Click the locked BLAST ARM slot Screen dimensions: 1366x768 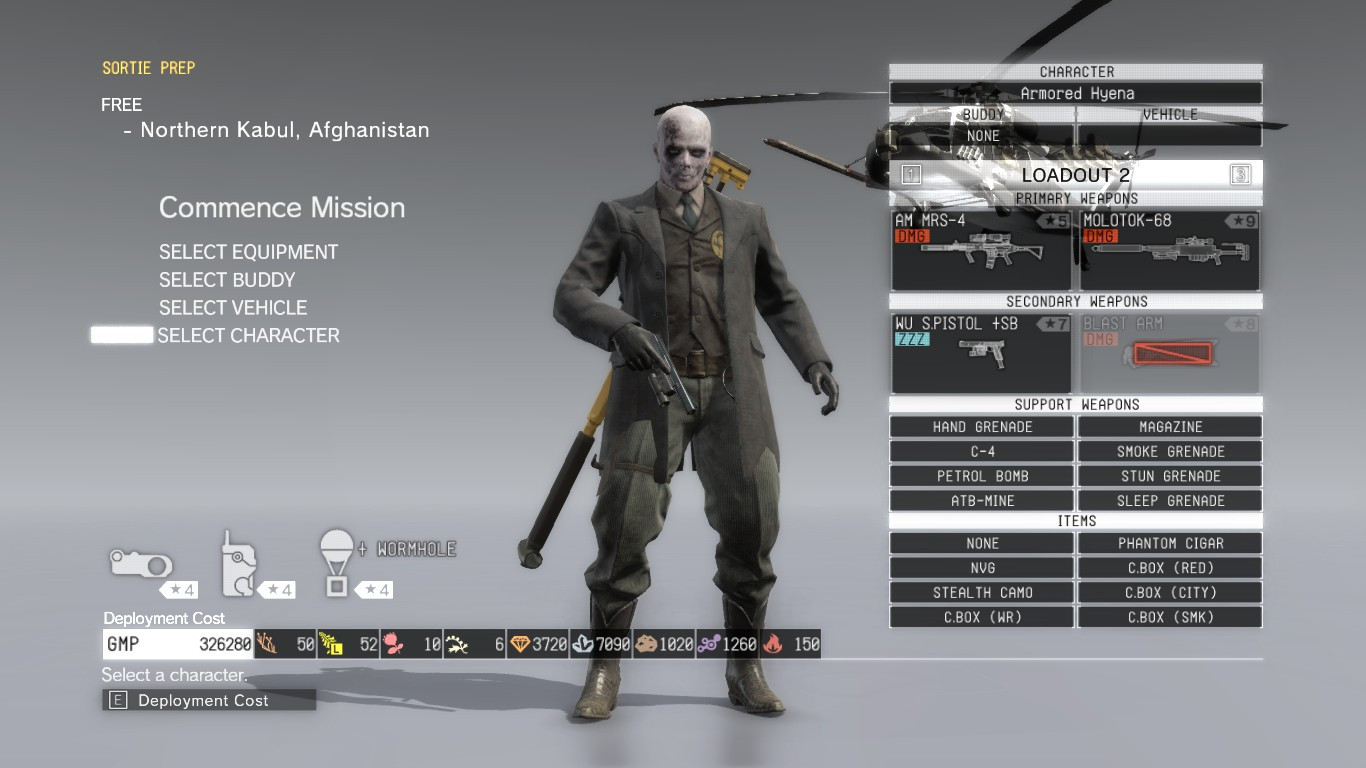1170,353
